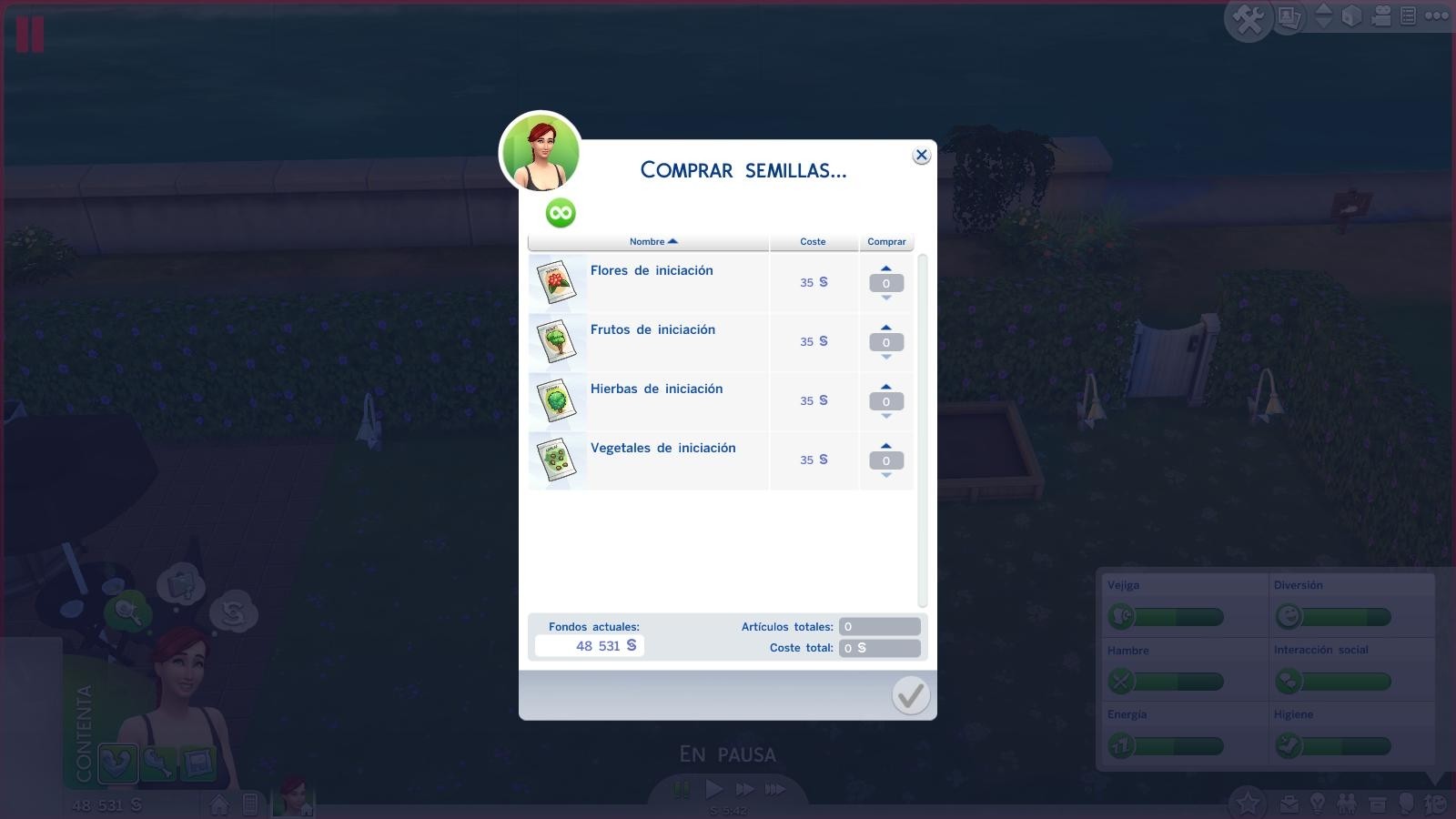Select the Sim portrait in the bottom taskbar
The height and width of the screenshot is (819, 1456).
[x=295, y=799]
